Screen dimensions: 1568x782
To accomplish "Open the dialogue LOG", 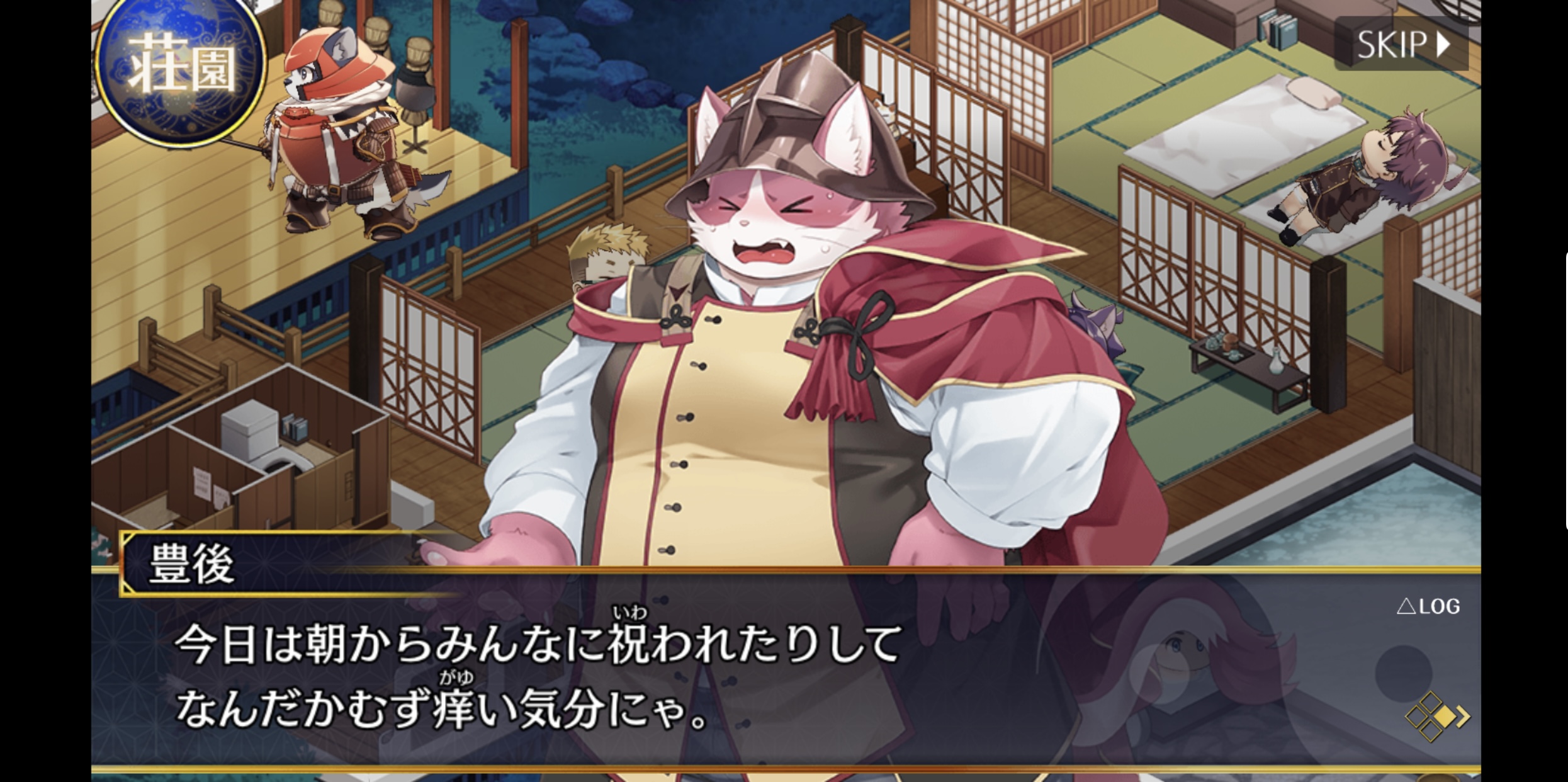I will pyautogui.click(x=1428, y=606).
